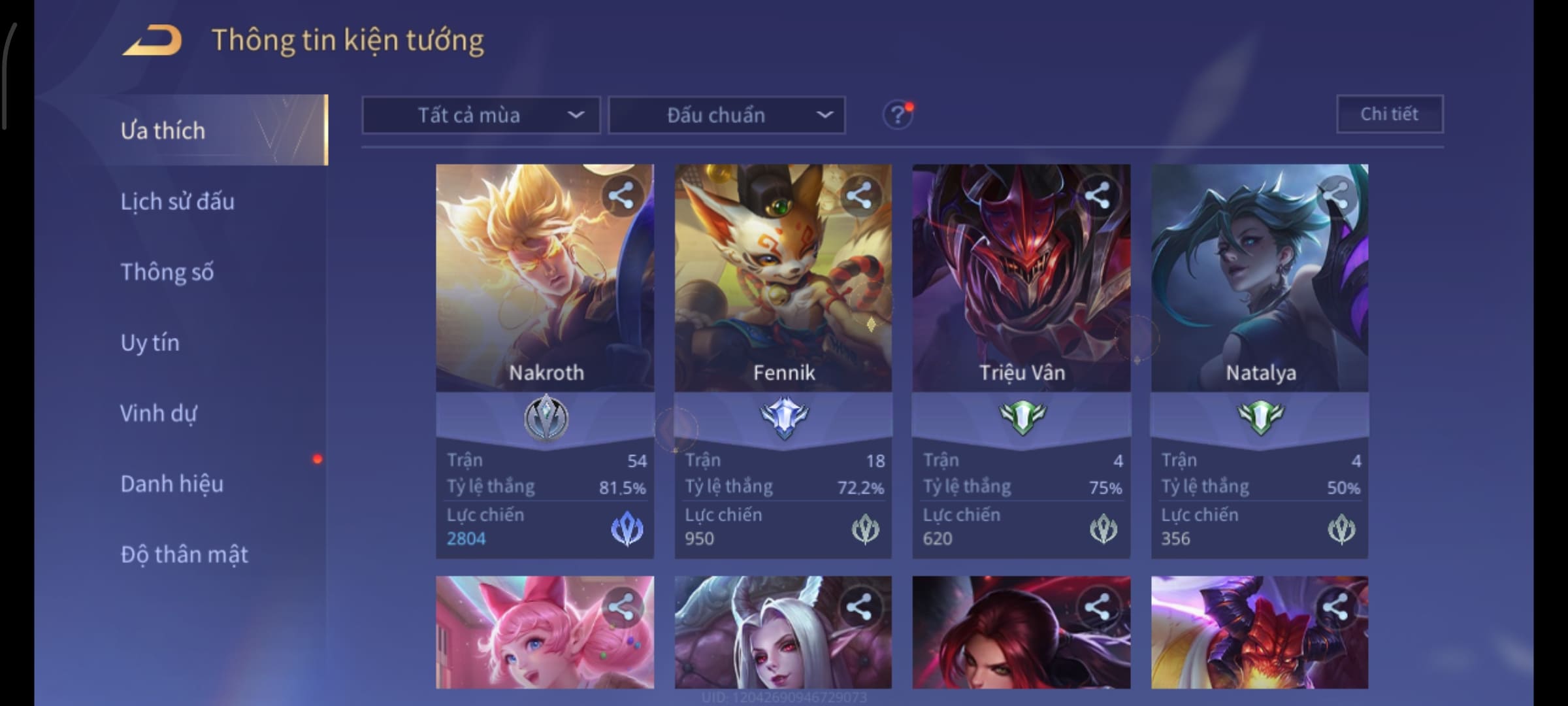Show the Vinh dự tab

[158, 413]
